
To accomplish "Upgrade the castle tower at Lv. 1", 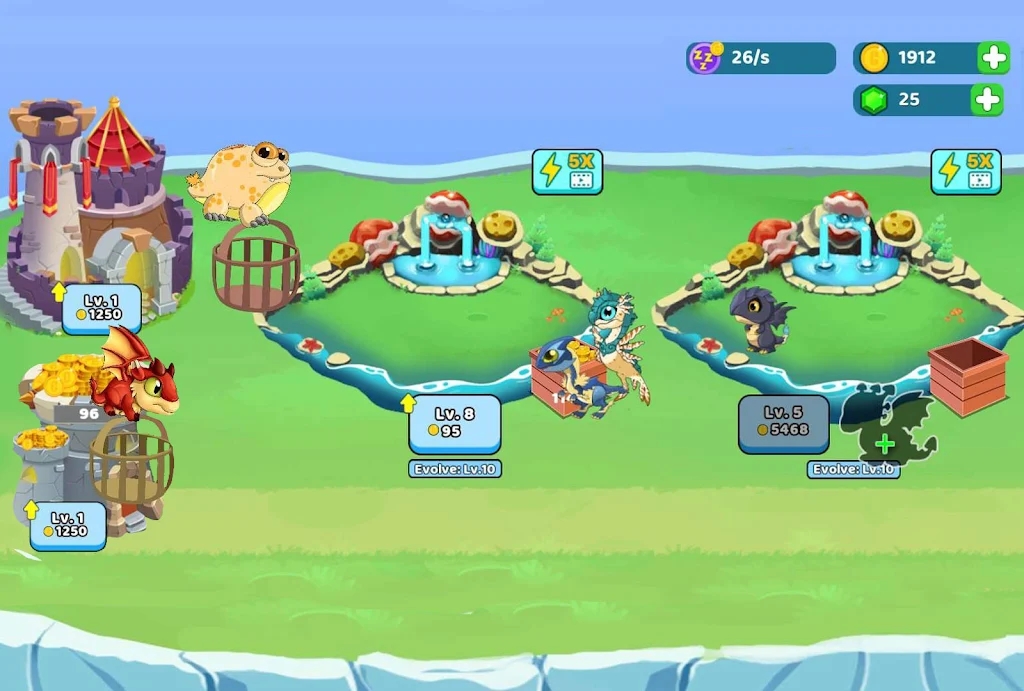I will click(x=101, y=309).
